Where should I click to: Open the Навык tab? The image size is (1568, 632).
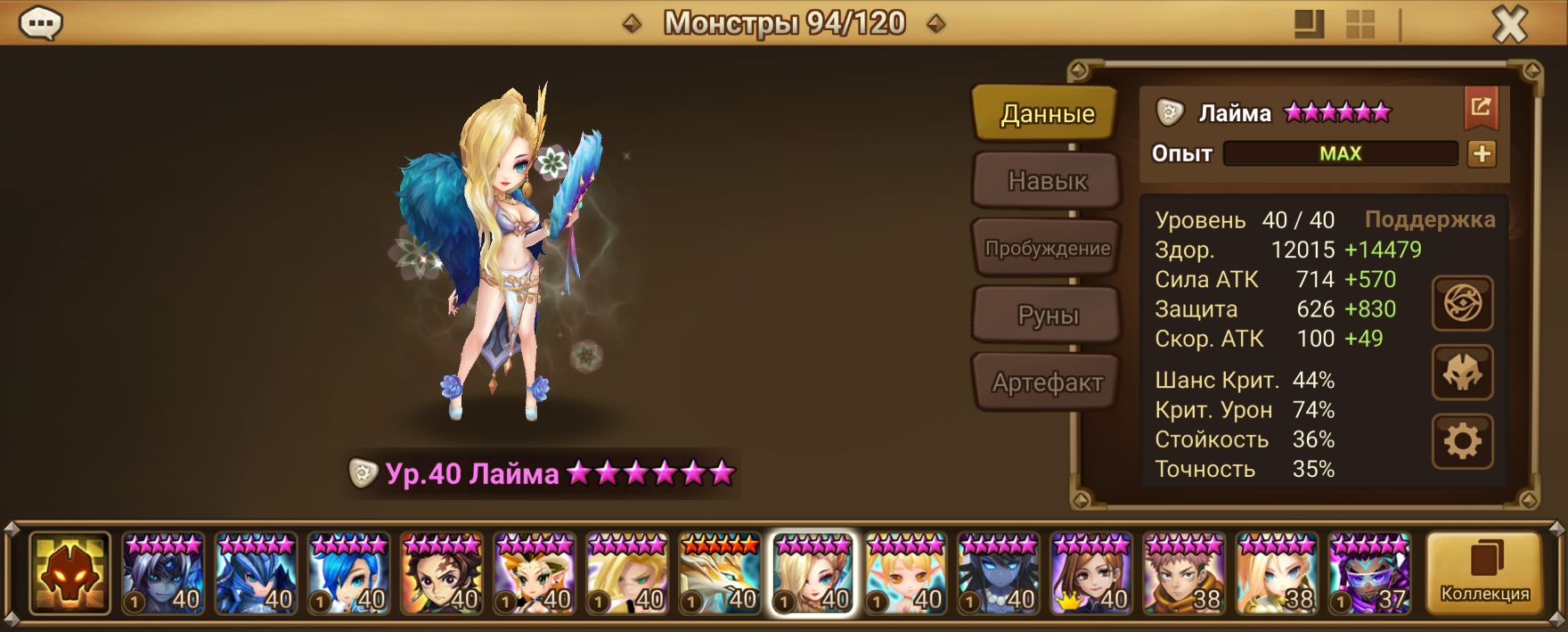click(x=1046, y=181)
